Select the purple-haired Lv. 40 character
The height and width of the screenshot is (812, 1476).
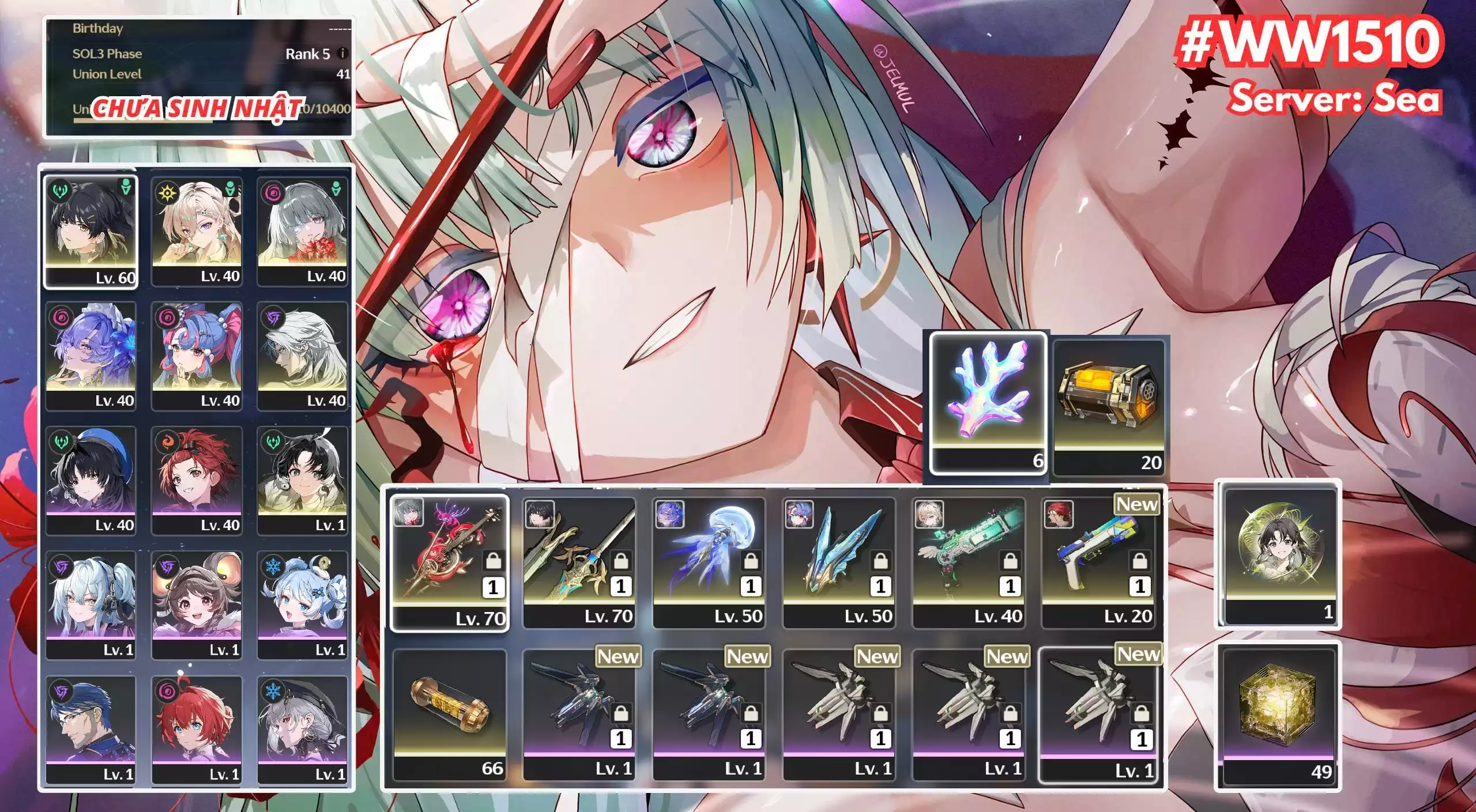(x=91, y=355)
